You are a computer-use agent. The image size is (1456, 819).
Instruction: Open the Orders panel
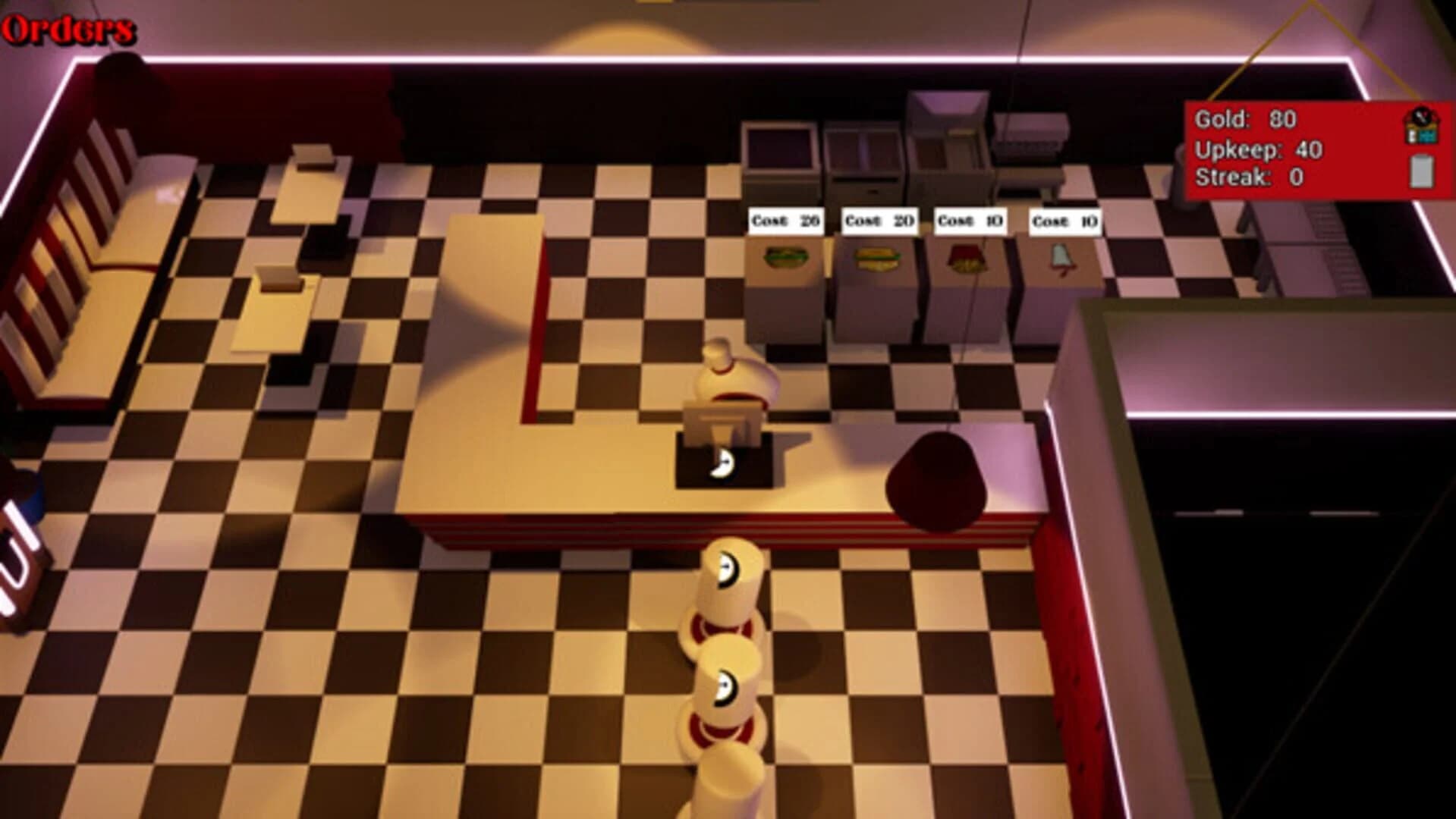[x=67, y=29]
